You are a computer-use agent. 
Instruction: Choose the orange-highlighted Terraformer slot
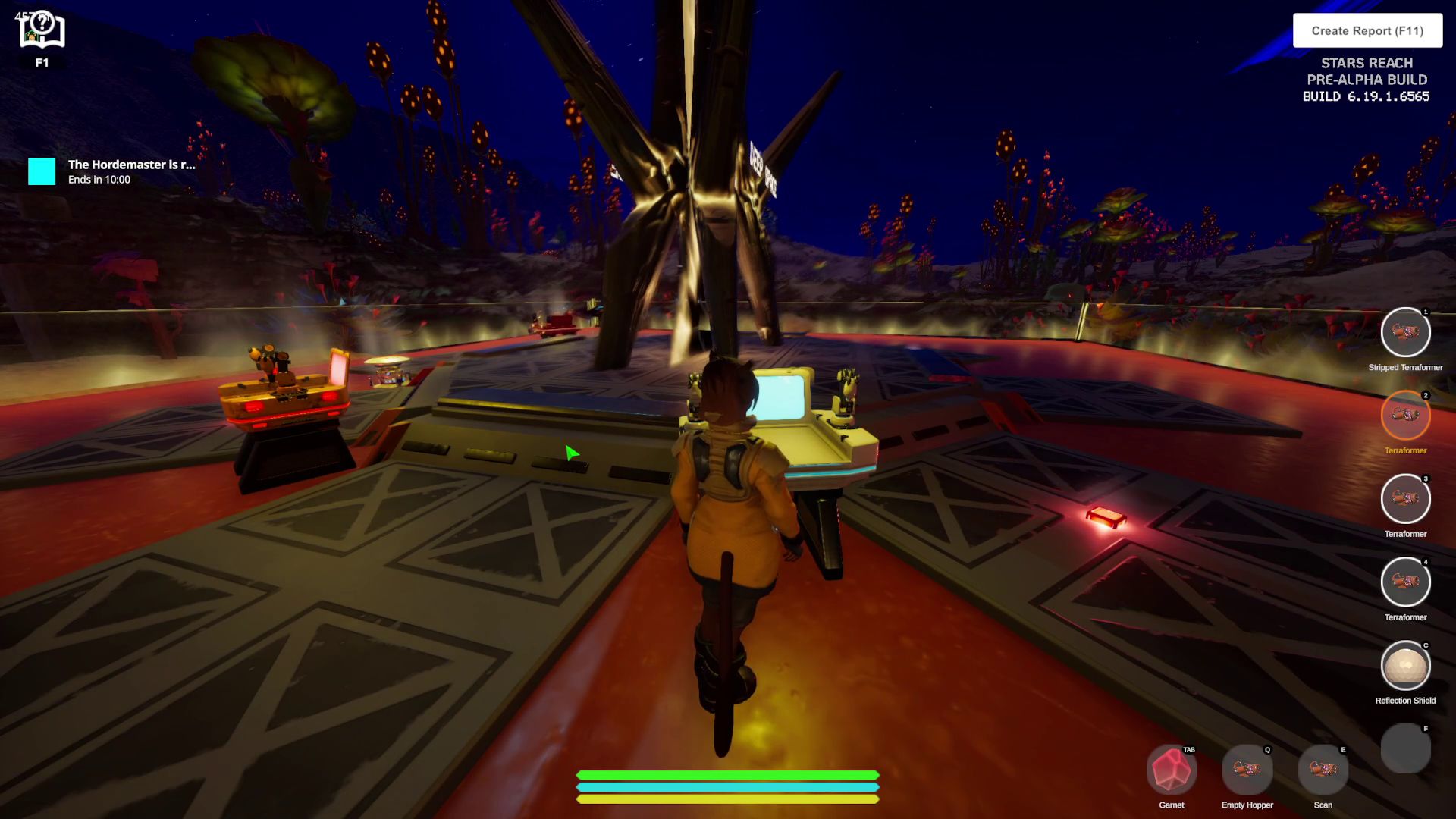point(1405,416)
